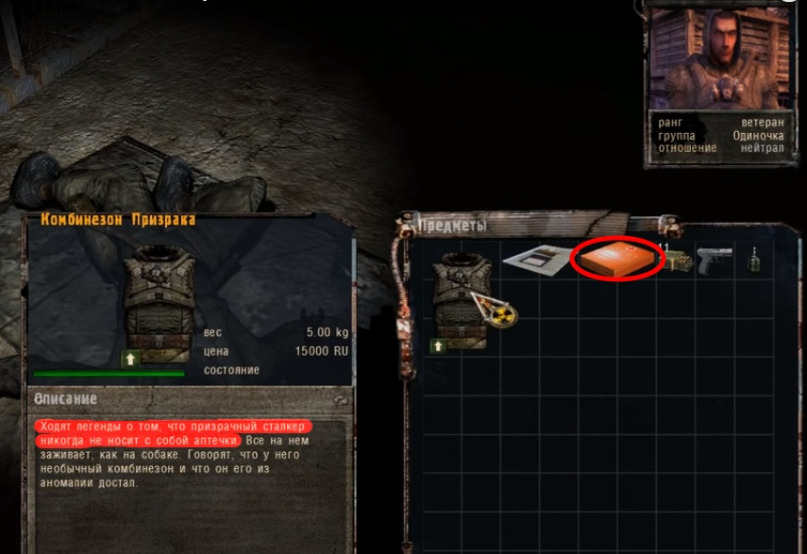Take the orange box circled in red
Image resolution: width=807 pixels, height=554 pixels.
coord(617,260)
